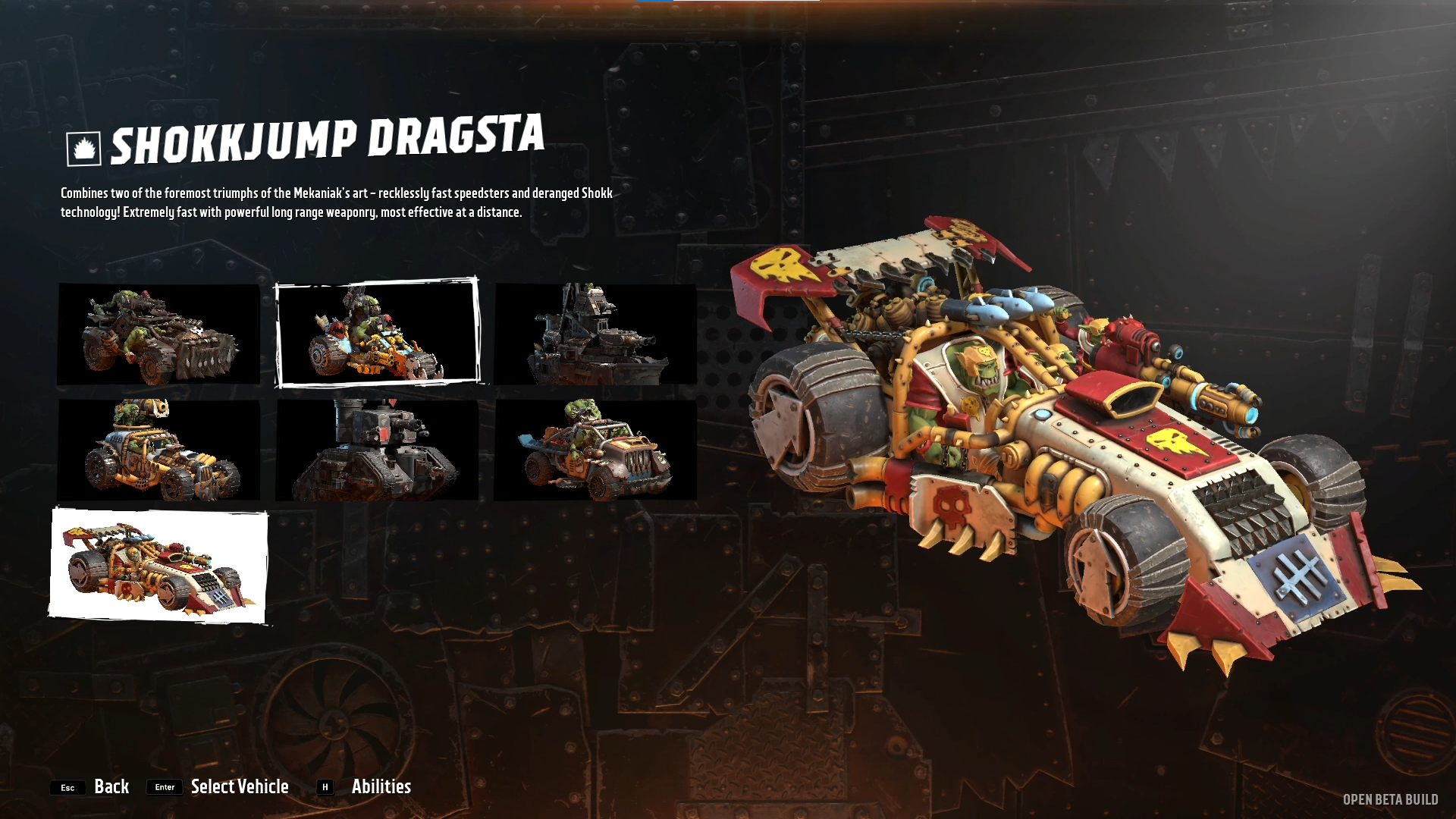The image size is (1456, 819).
Task: Pick the buggy with toothed grille thumbnail
Action: (595, 450)
